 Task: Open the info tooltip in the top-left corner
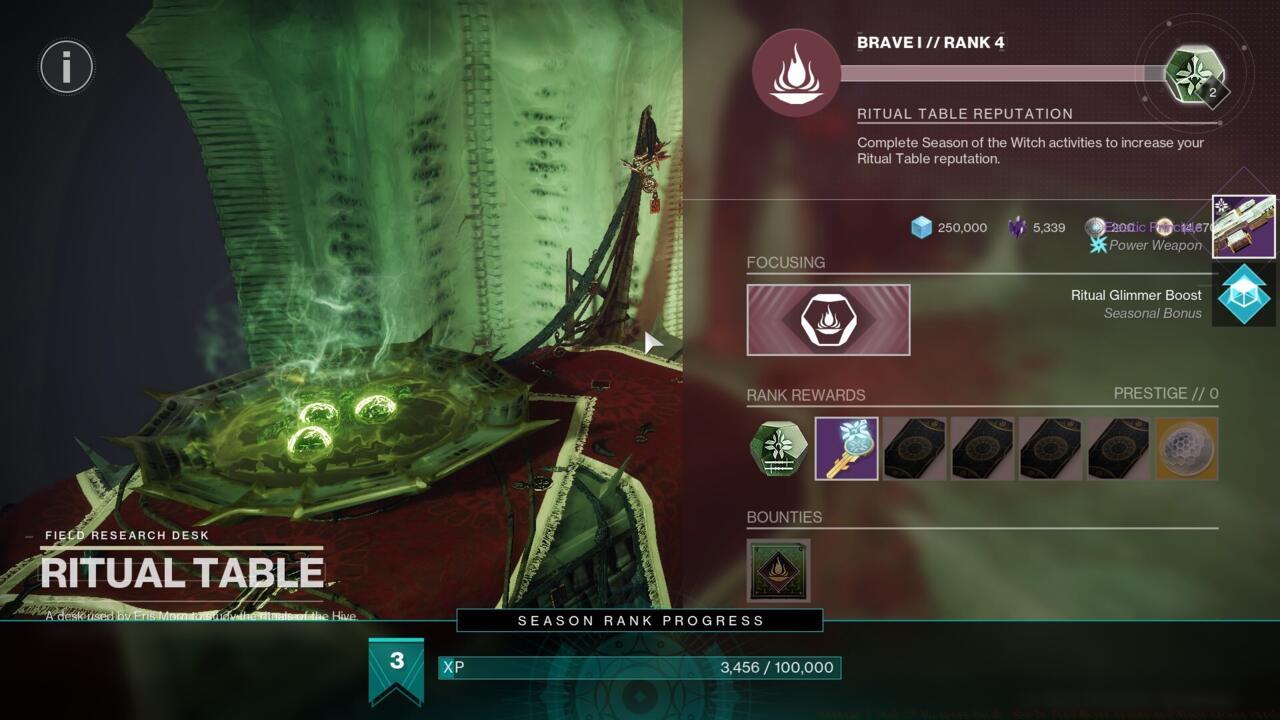[x=66, y=66]
